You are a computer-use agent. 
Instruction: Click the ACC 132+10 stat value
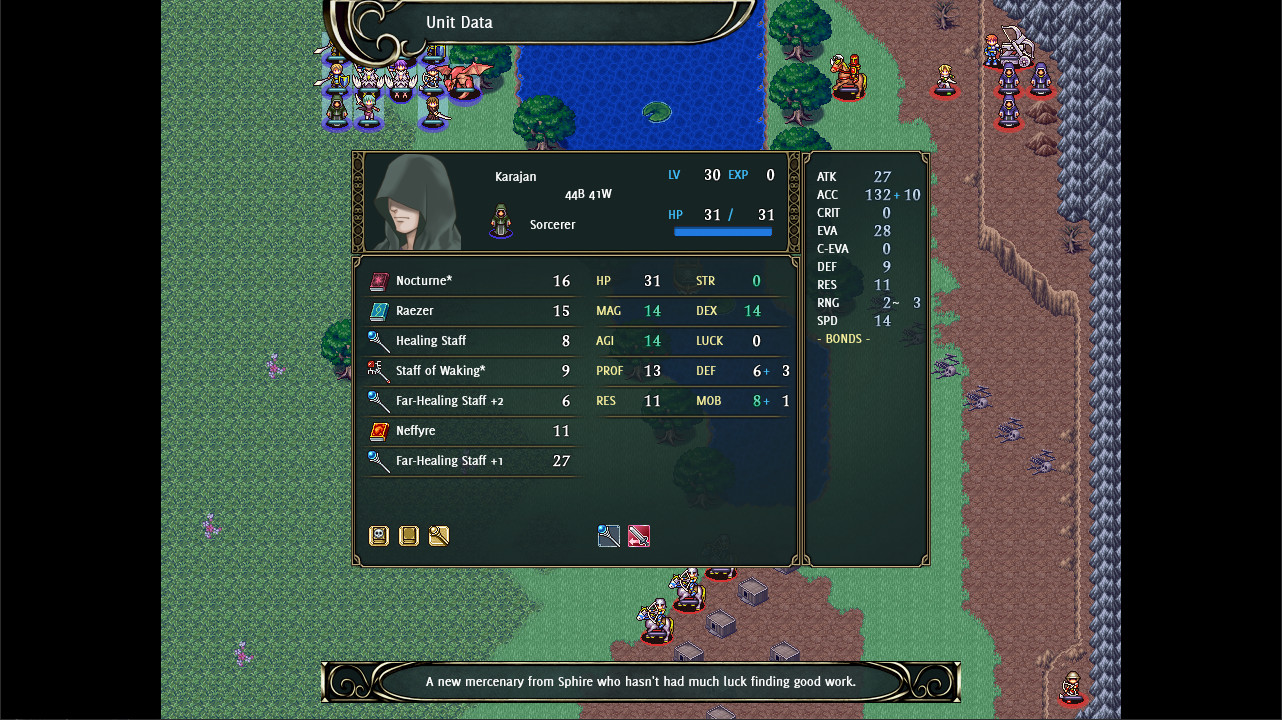889,194
